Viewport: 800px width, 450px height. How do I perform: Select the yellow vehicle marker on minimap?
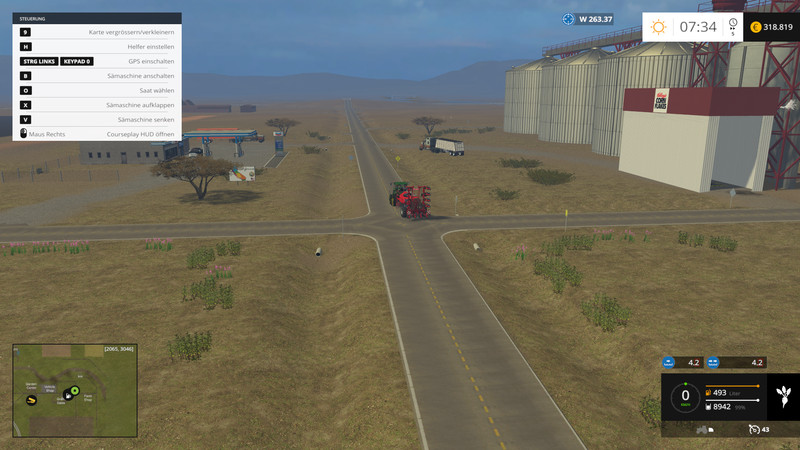click(33, 400)
